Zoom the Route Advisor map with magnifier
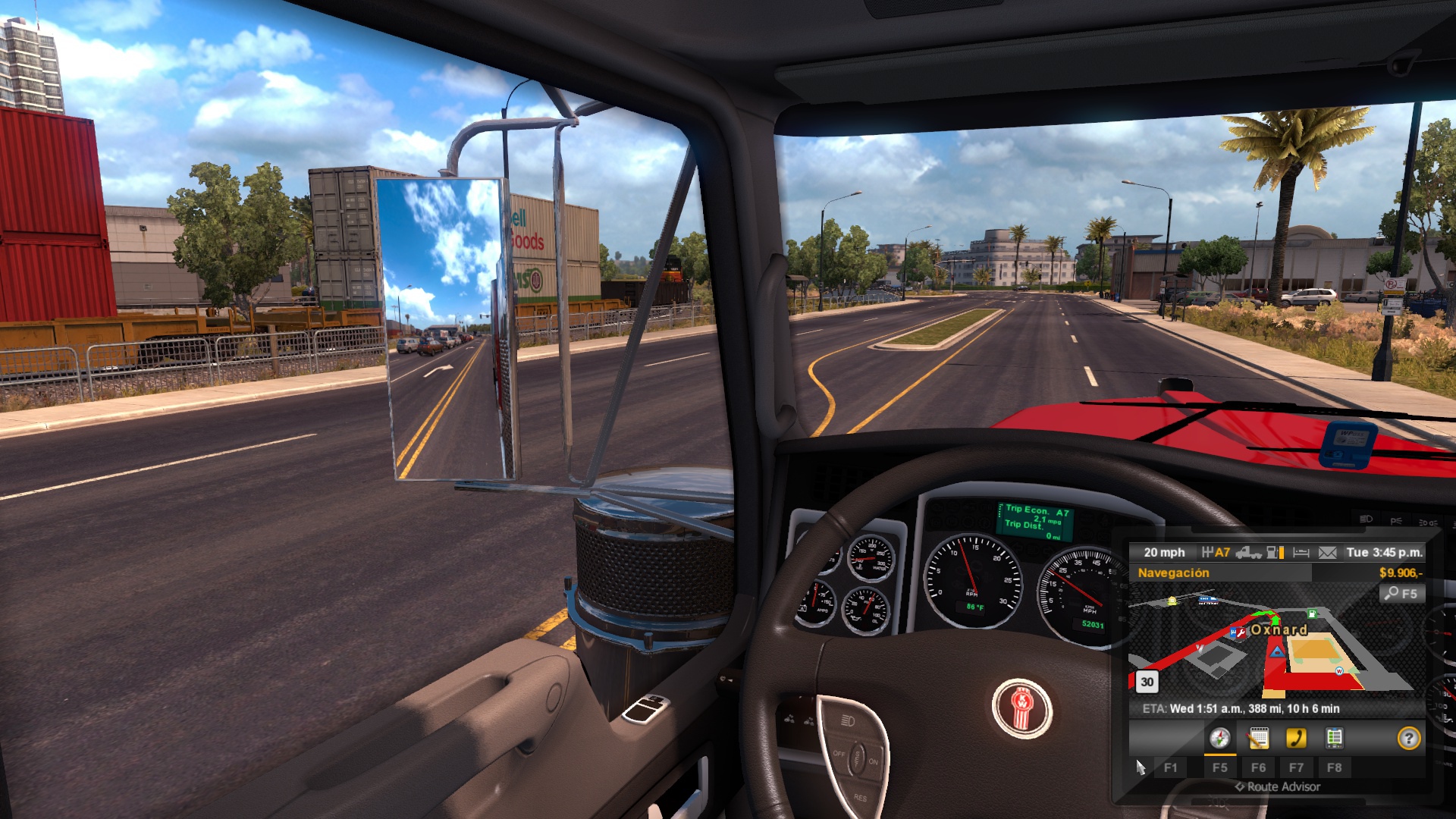This screenshot has height=819, width=1456. click(x=1402, y=594)
